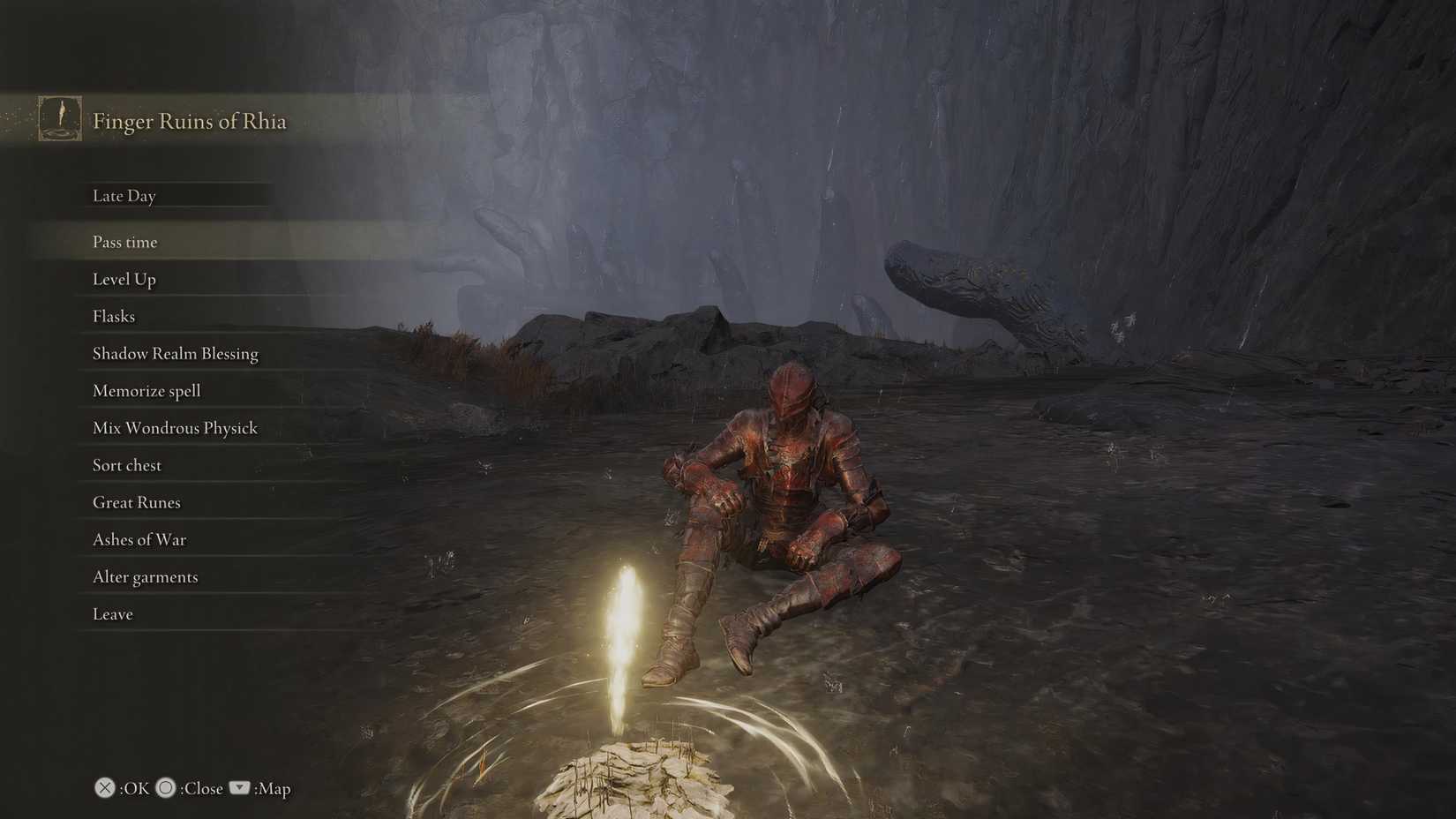Click the Map button prompt icon
This screenshot has width=1456, height=819.
pyautogui.click(x=238, y=788)
